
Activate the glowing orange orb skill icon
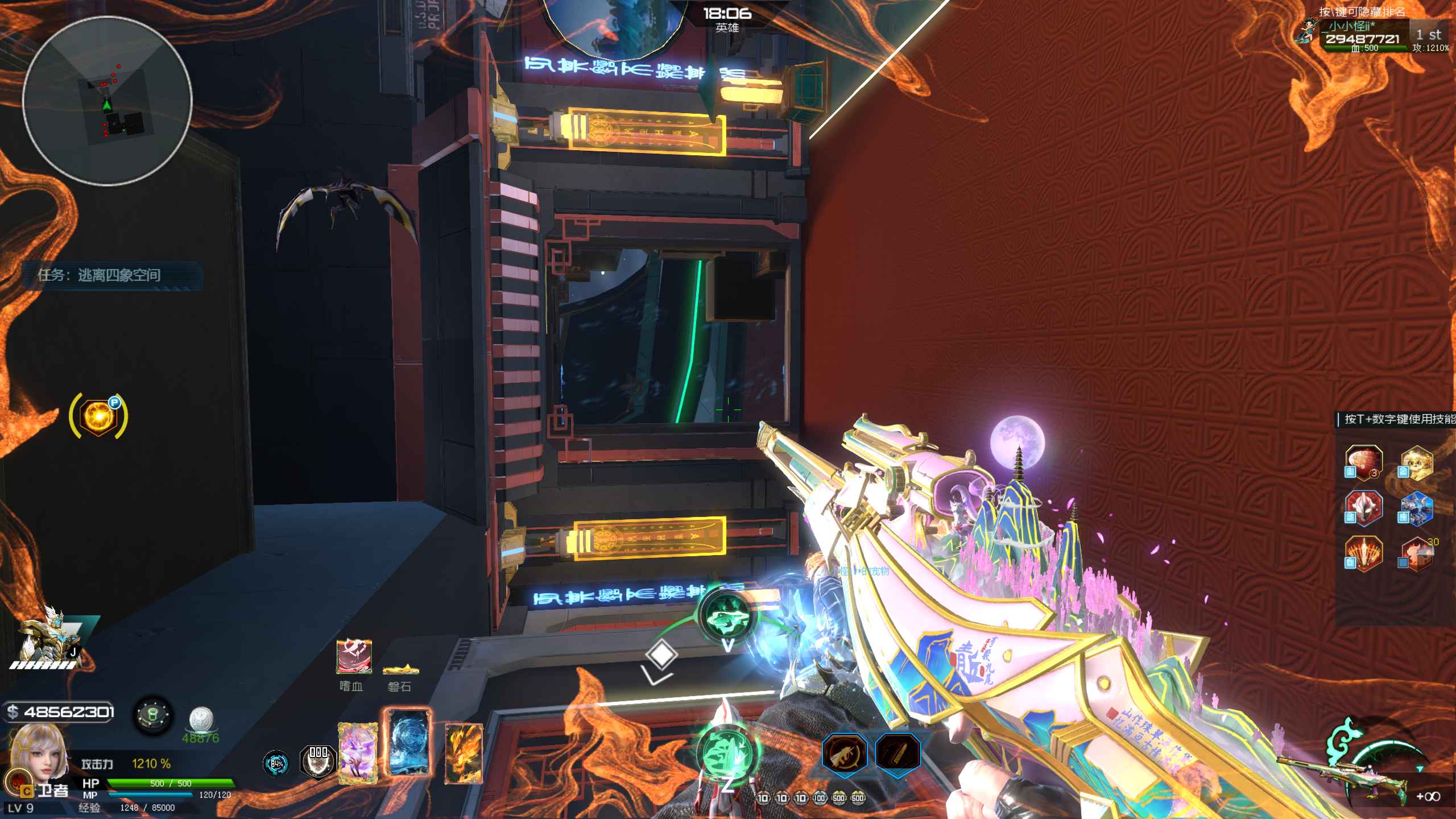[98, 416]
